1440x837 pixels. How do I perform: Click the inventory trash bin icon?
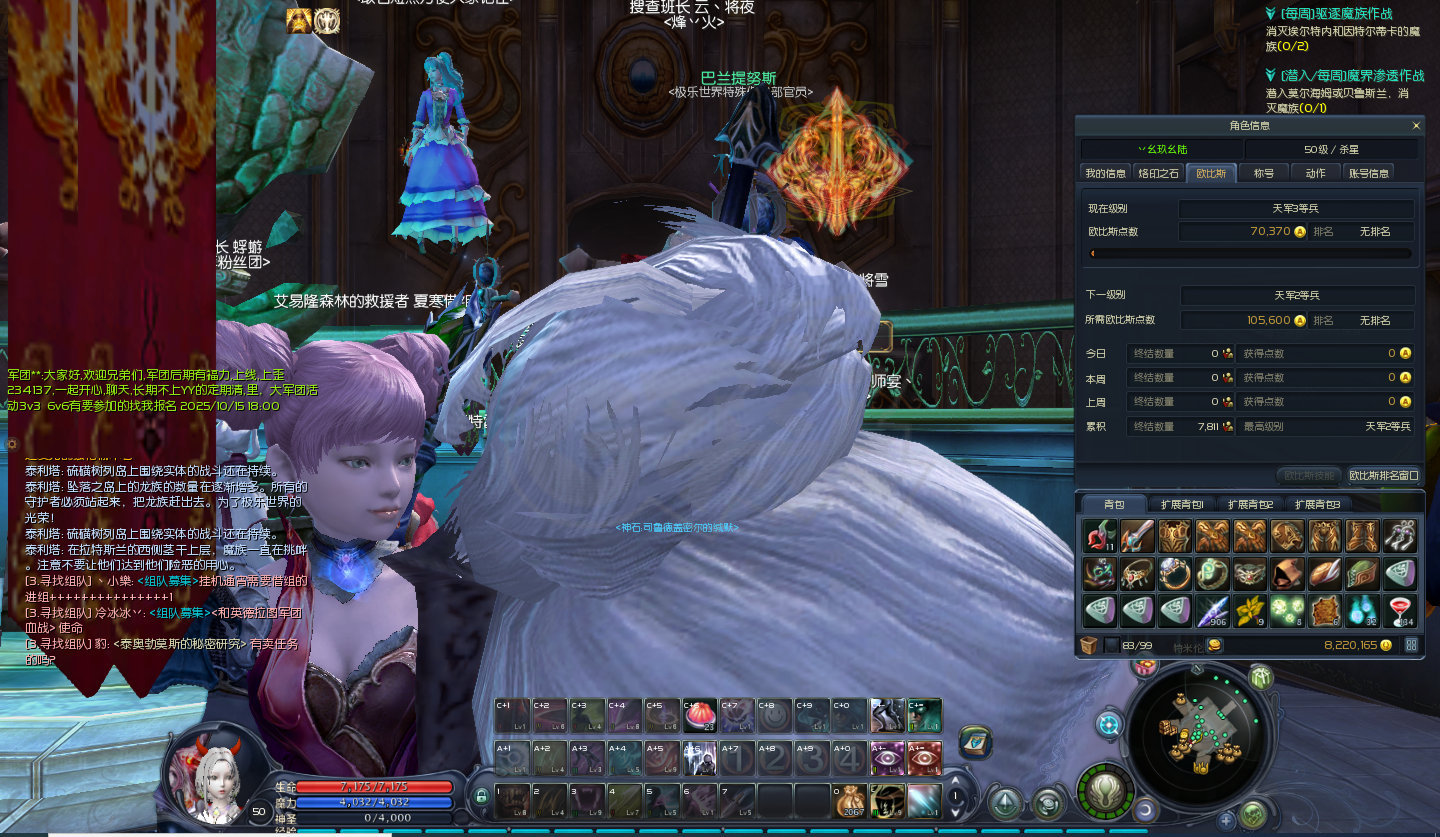[1090, 645]
